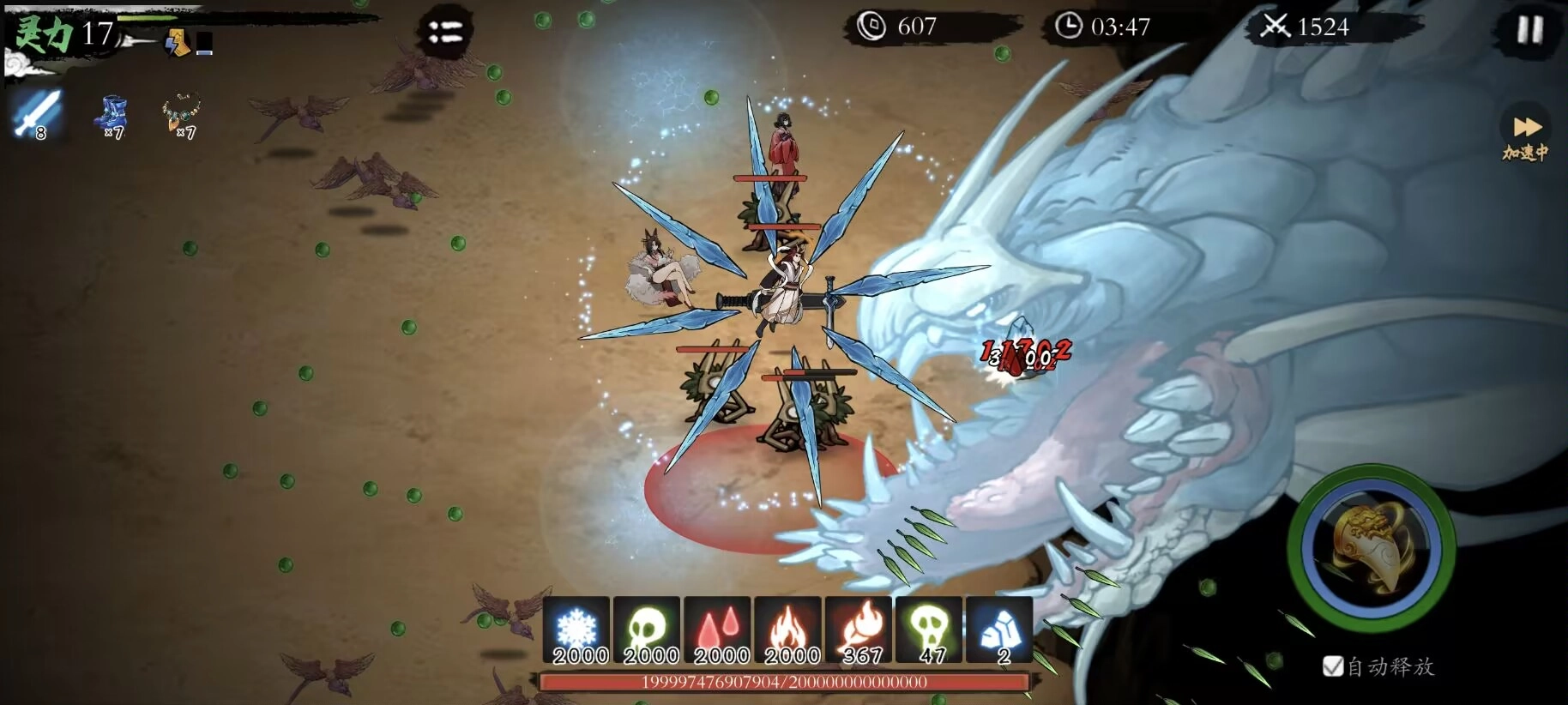Tap the red blood drops status icon
Viewport: 1568px width, 705px height.
coord(719,631)
